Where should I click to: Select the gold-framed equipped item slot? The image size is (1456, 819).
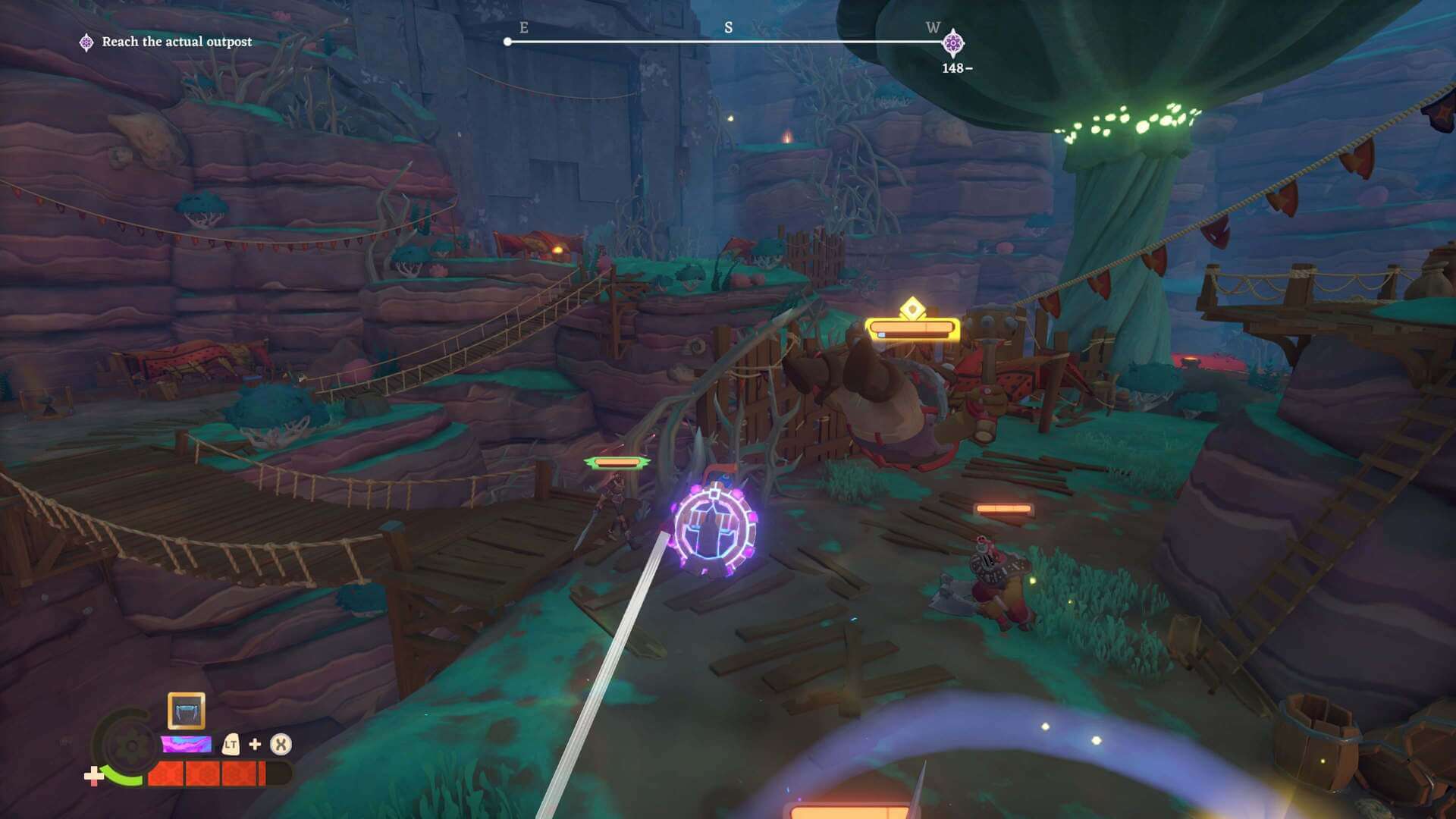[x=186, y=711]
